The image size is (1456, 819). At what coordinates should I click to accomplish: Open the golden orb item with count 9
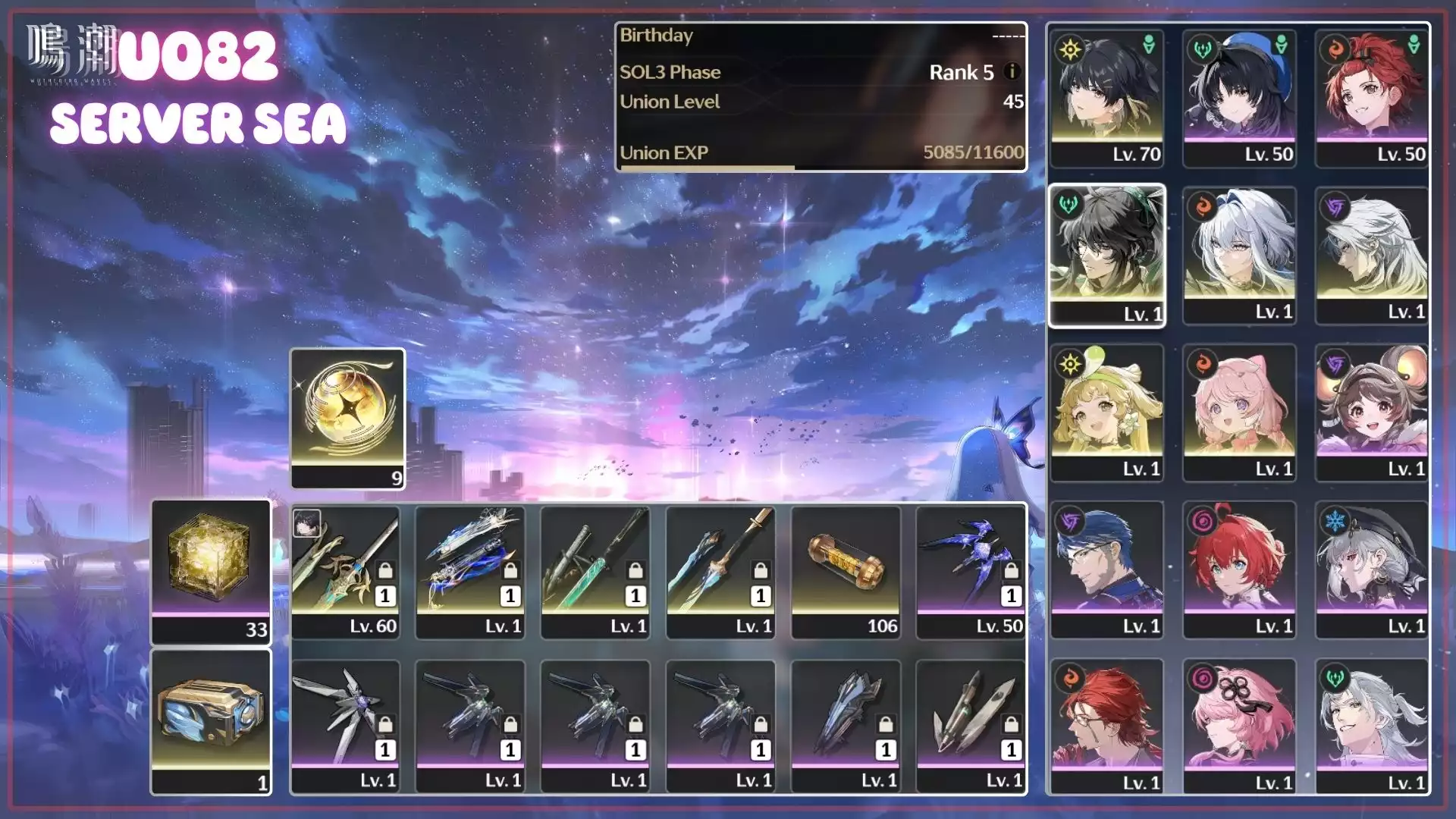348,418
